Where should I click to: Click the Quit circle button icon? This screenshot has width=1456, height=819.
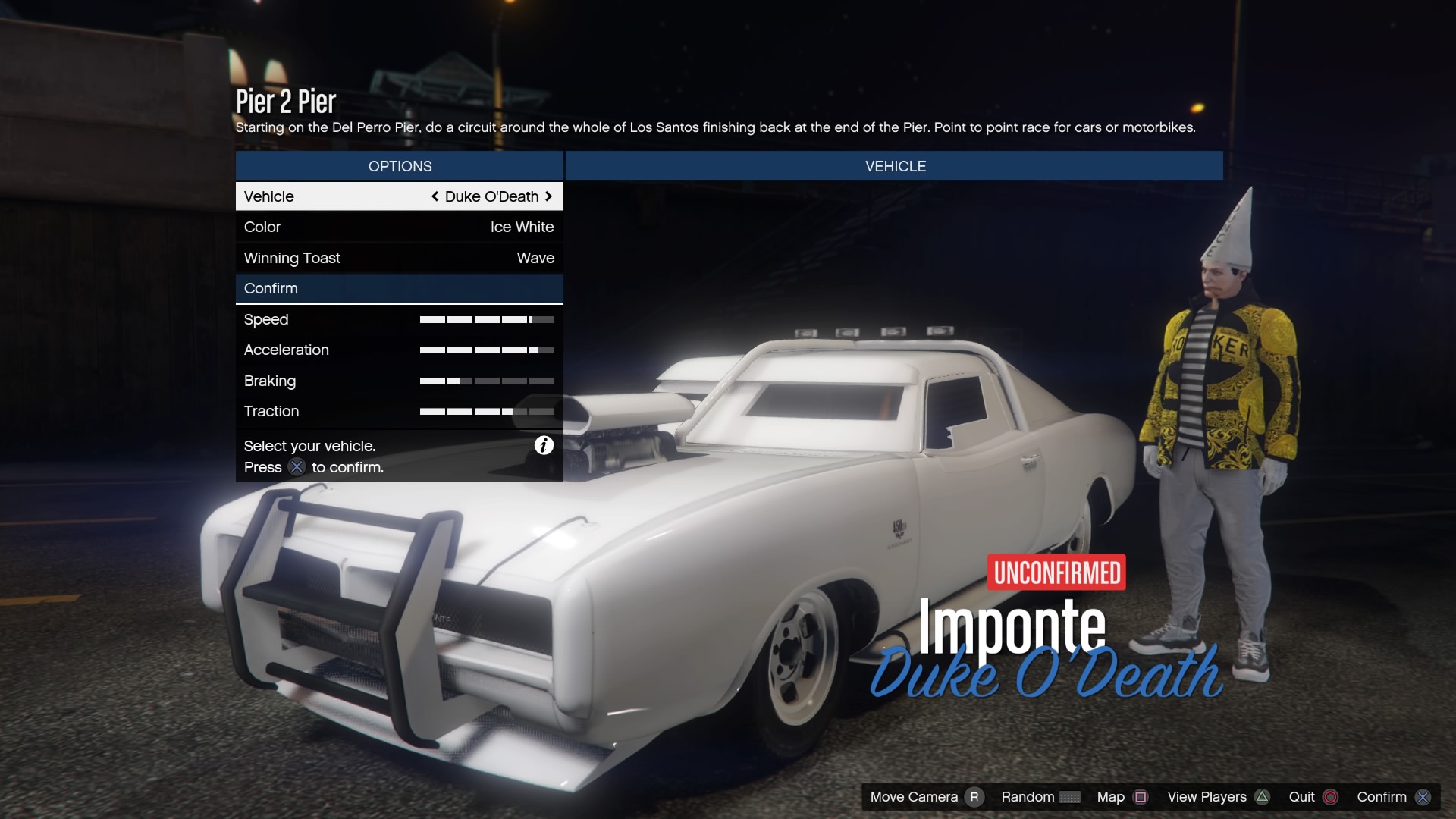(x=1329, y=797)
